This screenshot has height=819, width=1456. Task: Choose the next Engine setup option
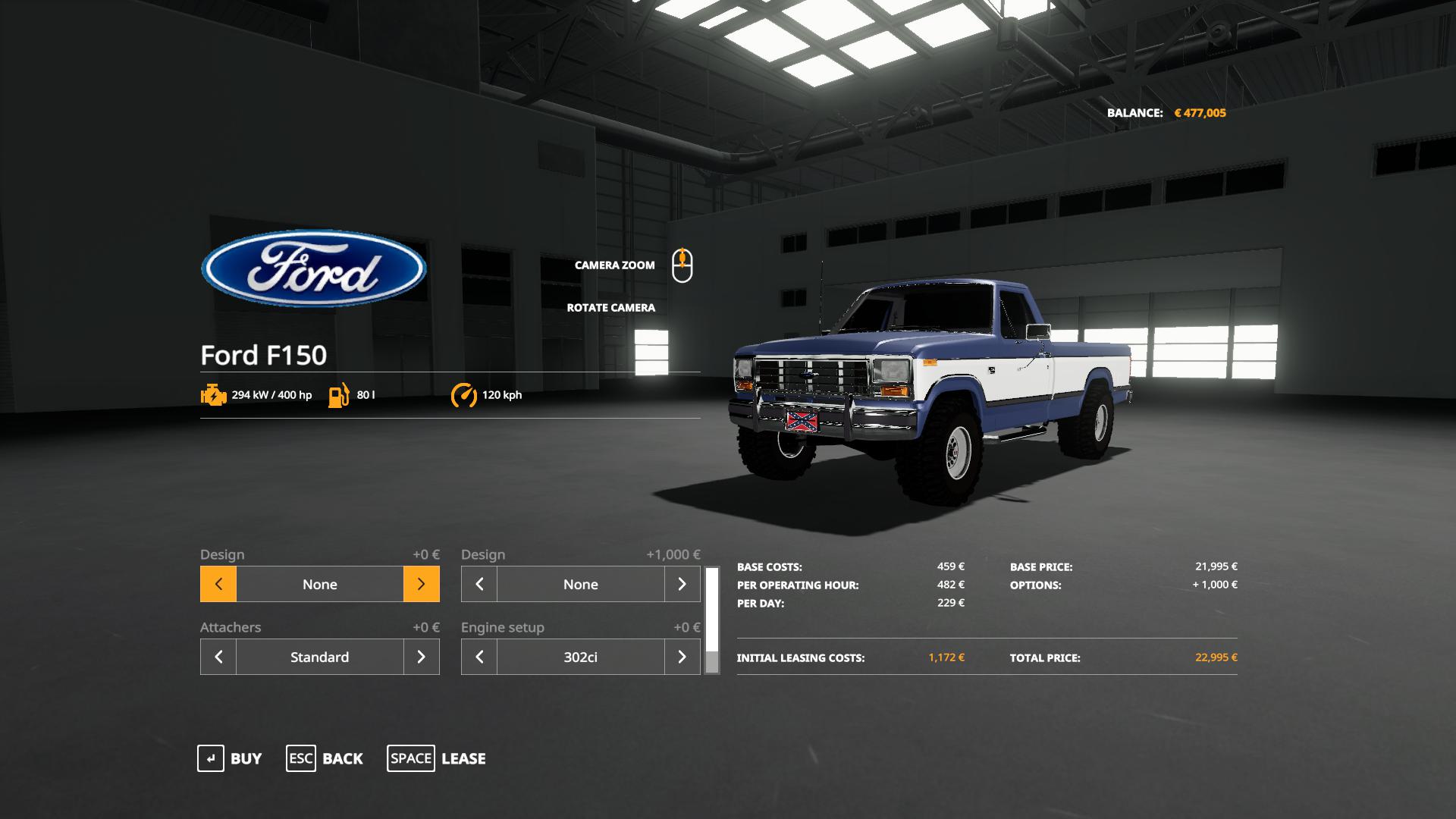[682, 657]
